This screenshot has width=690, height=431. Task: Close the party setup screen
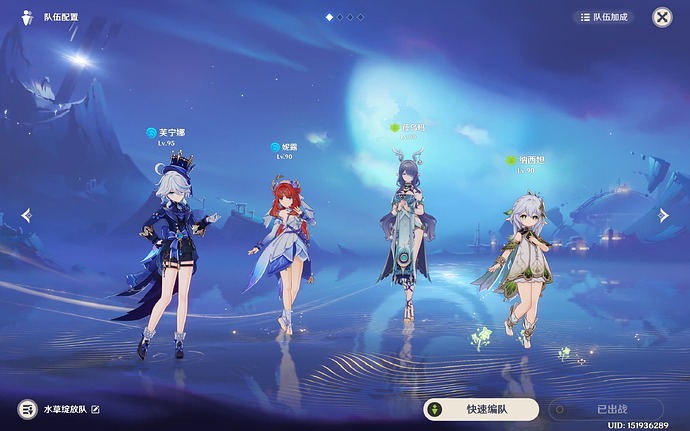point(662,17)
